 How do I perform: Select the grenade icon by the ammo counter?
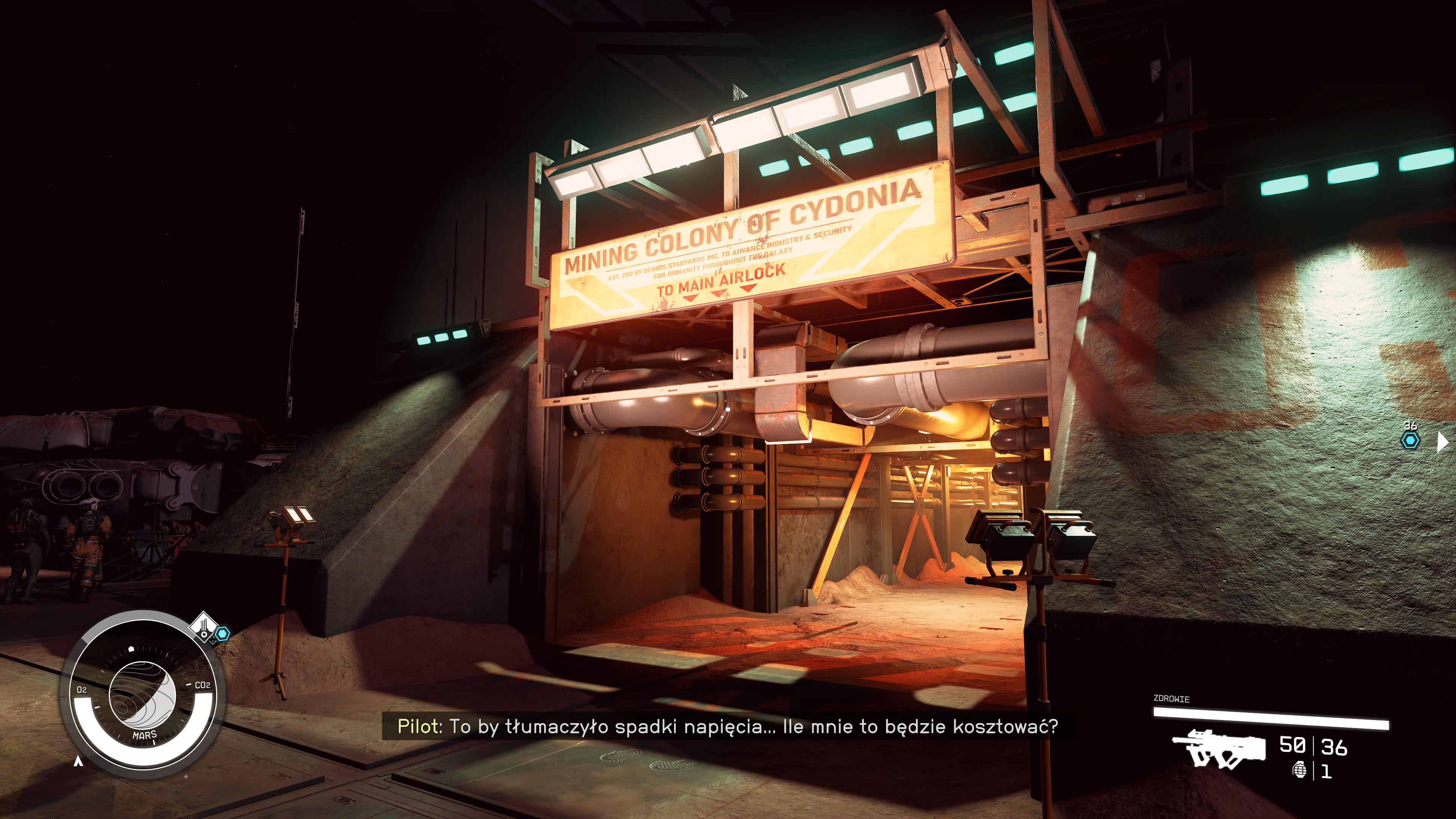click(x=1300, y=770)
